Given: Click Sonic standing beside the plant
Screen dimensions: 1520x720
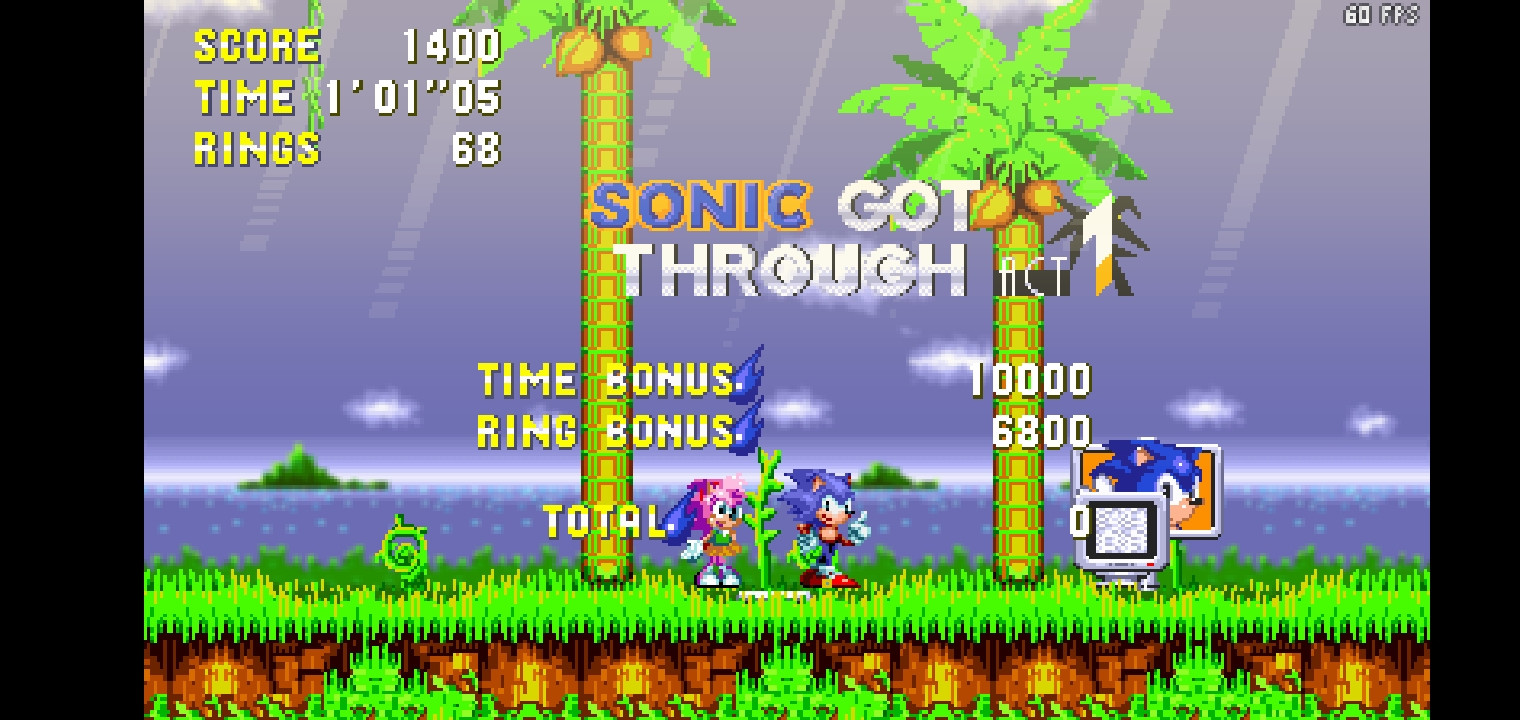Looking at the screenshot, I should (826, 520).
